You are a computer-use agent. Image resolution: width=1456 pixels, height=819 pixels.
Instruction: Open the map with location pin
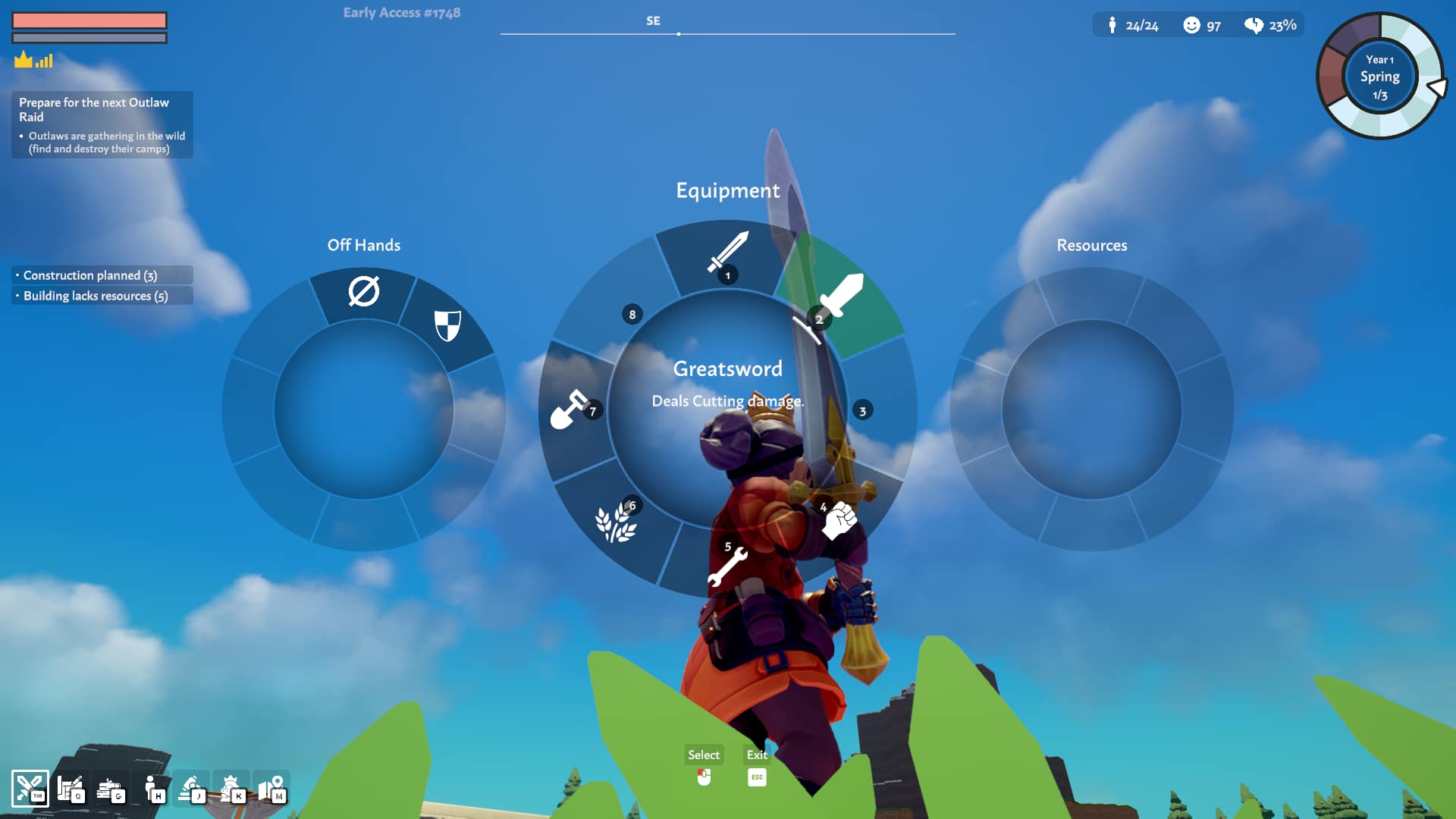tap(271, 789)
